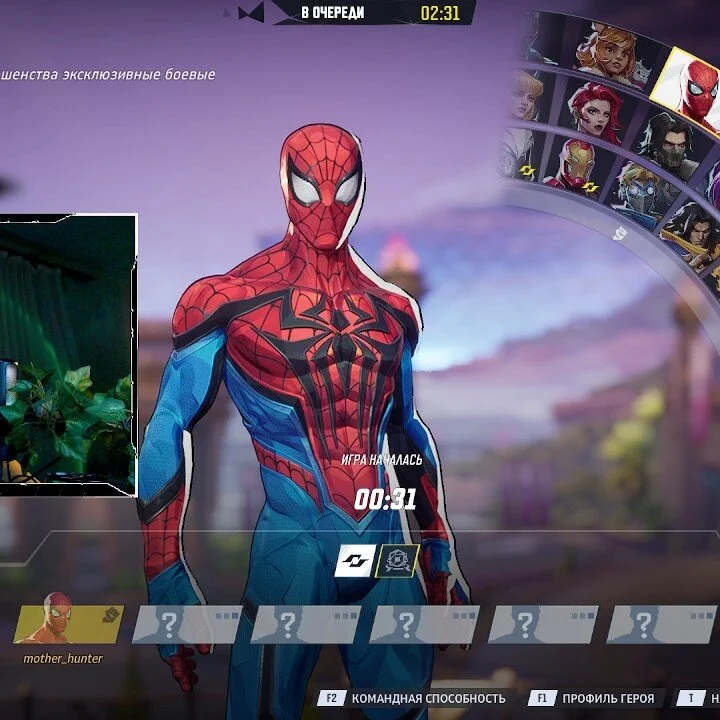Image resolution: width=720 pixels, height=720 pixels.
Task: Click the fist role icon under the hero wheel
Action: pyautogui.click(x=620, y=233)
